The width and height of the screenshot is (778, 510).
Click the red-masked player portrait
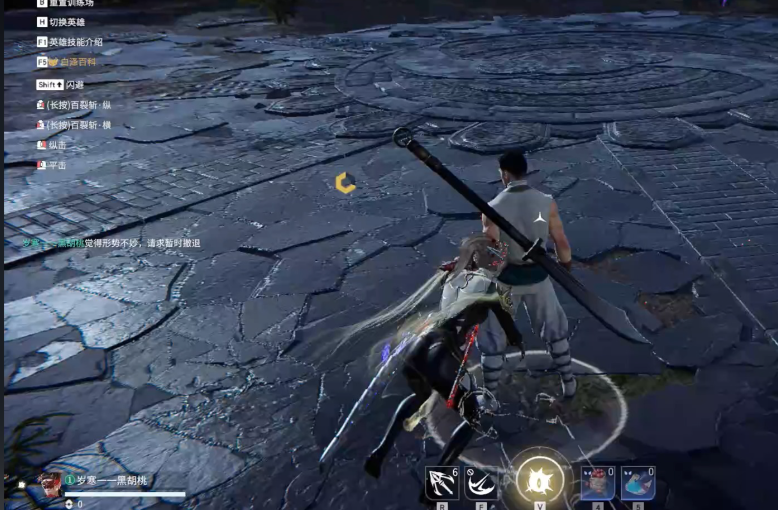[x=49, y=485]
